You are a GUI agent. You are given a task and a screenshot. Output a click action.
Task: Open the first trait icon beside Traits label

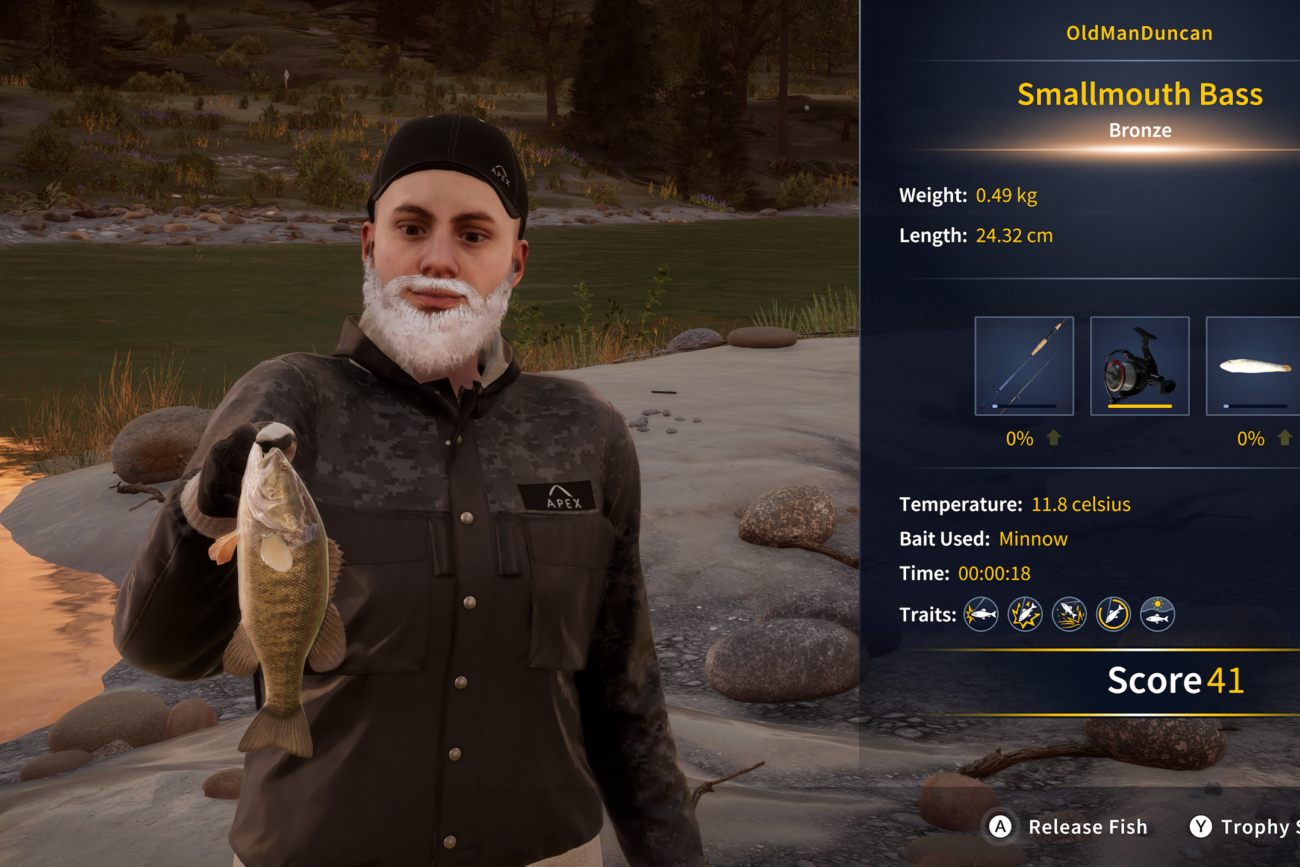coord(981,614)
